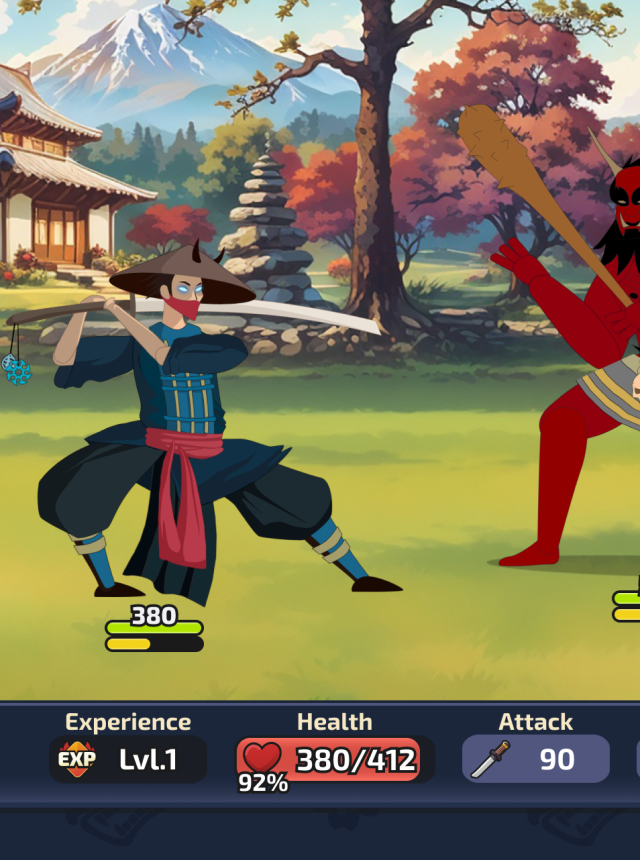
Task: Open the Experience Lvl.1 panel
Action: tap(128, 759)
